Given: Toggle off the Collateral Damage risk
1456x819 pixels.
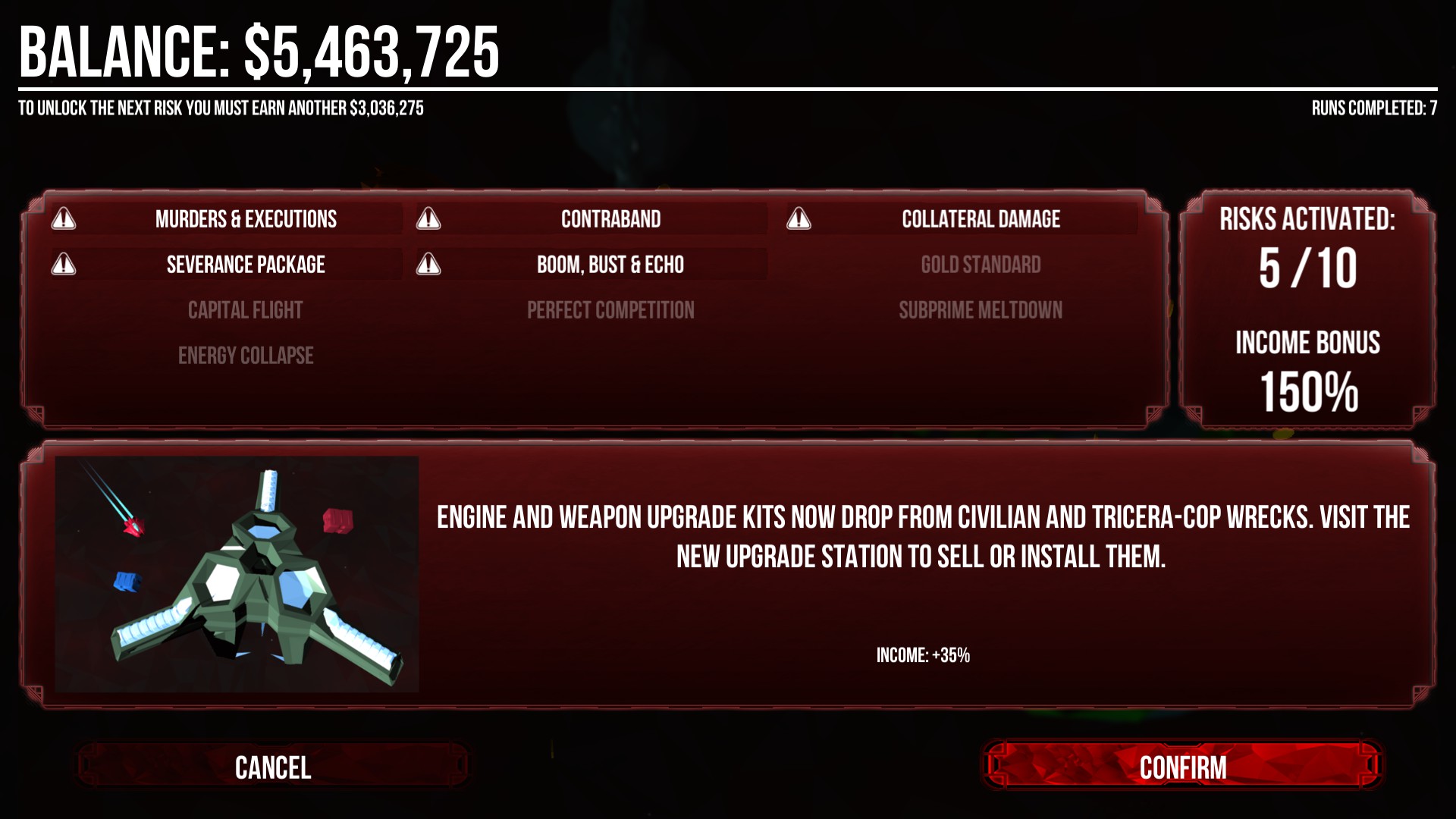Looking at the screenshot, I should [x=980, y=220].
